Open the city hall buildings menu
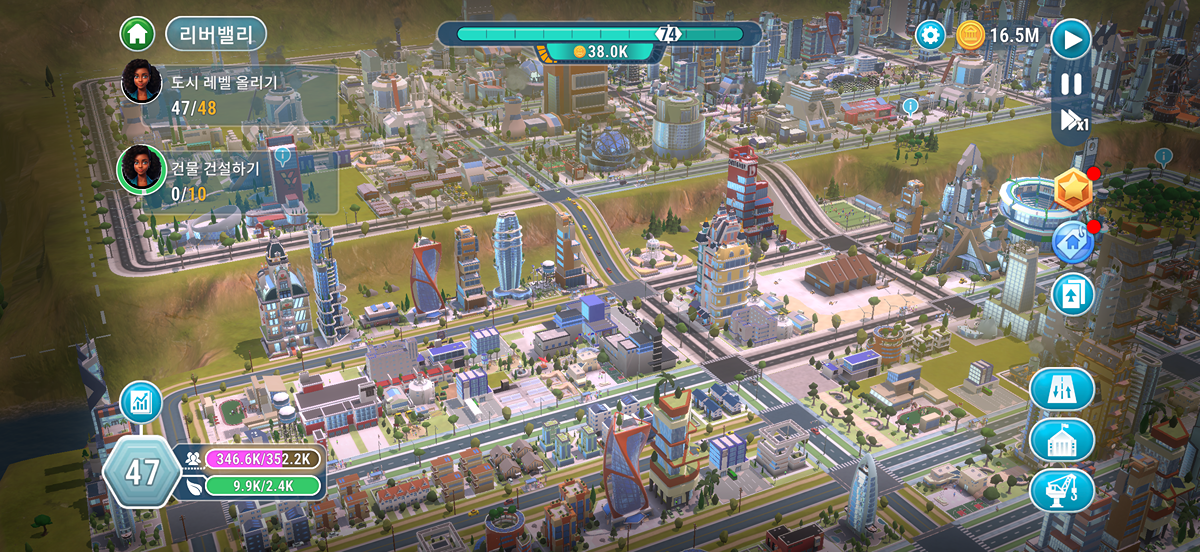The image size is (1200, 552). pos(1062,440)
